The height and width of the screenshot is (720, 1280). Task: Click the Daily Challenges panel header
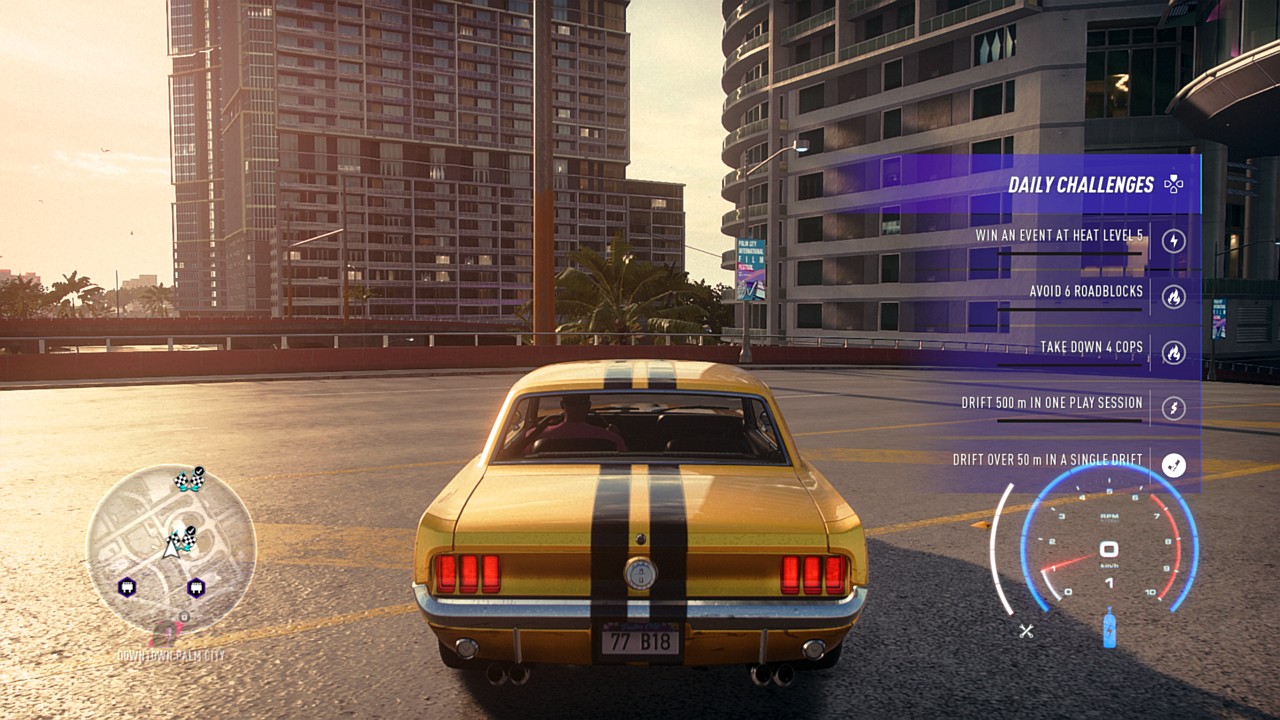pyautogui.click(x=1080, y=185)
